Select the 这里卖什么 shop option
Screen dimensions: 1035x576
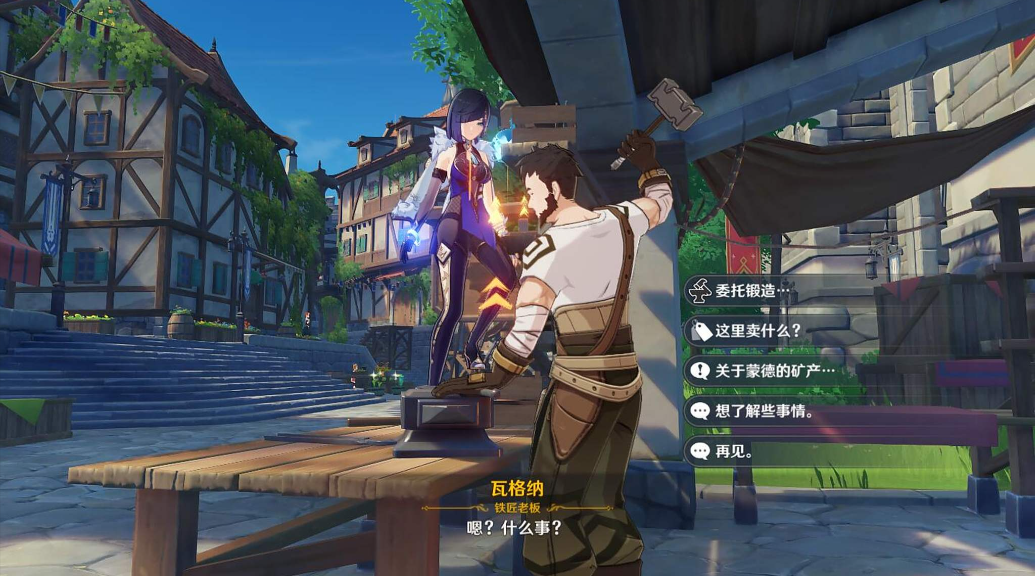coord(758,331)
